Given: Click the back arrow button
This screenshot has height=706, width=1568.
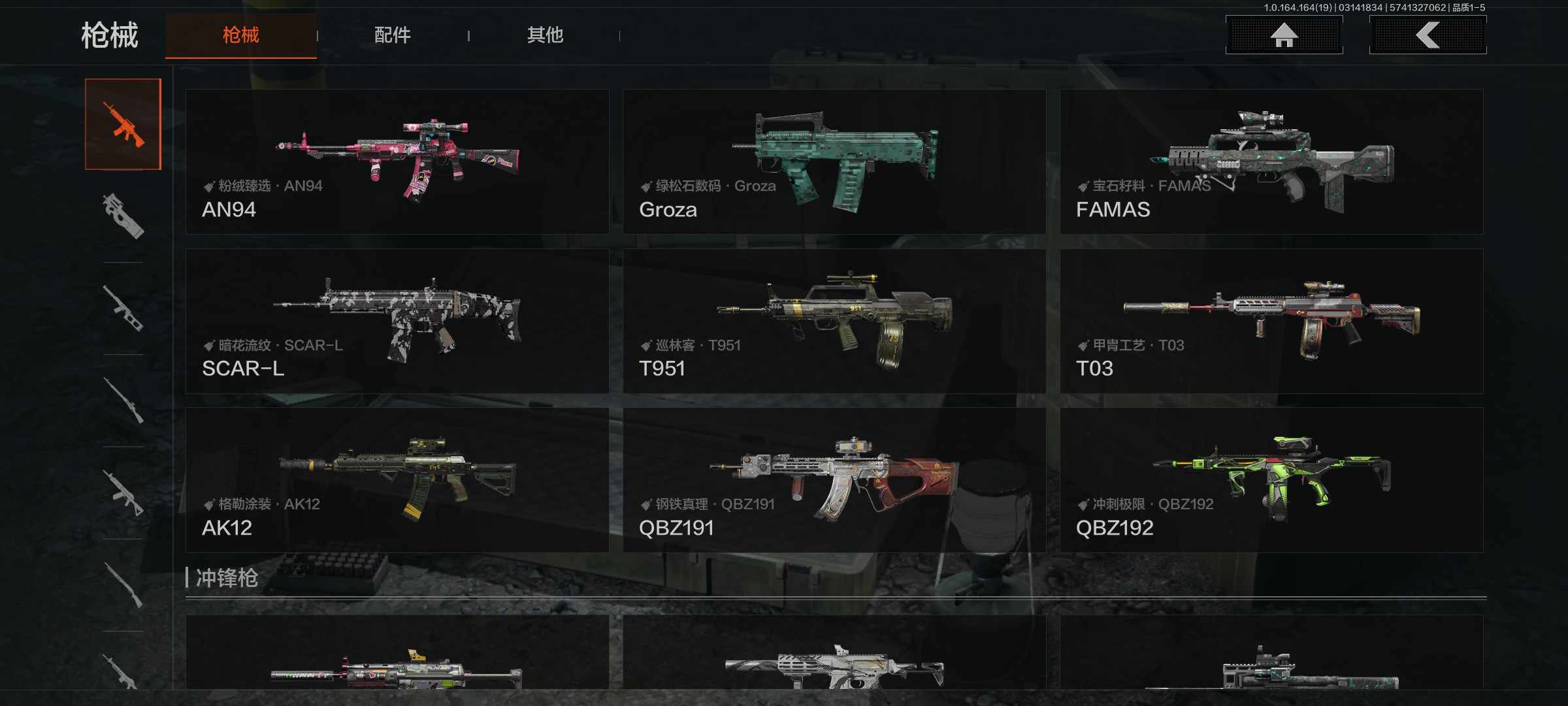Looking at the screenshot, I should pos(1428,35).
